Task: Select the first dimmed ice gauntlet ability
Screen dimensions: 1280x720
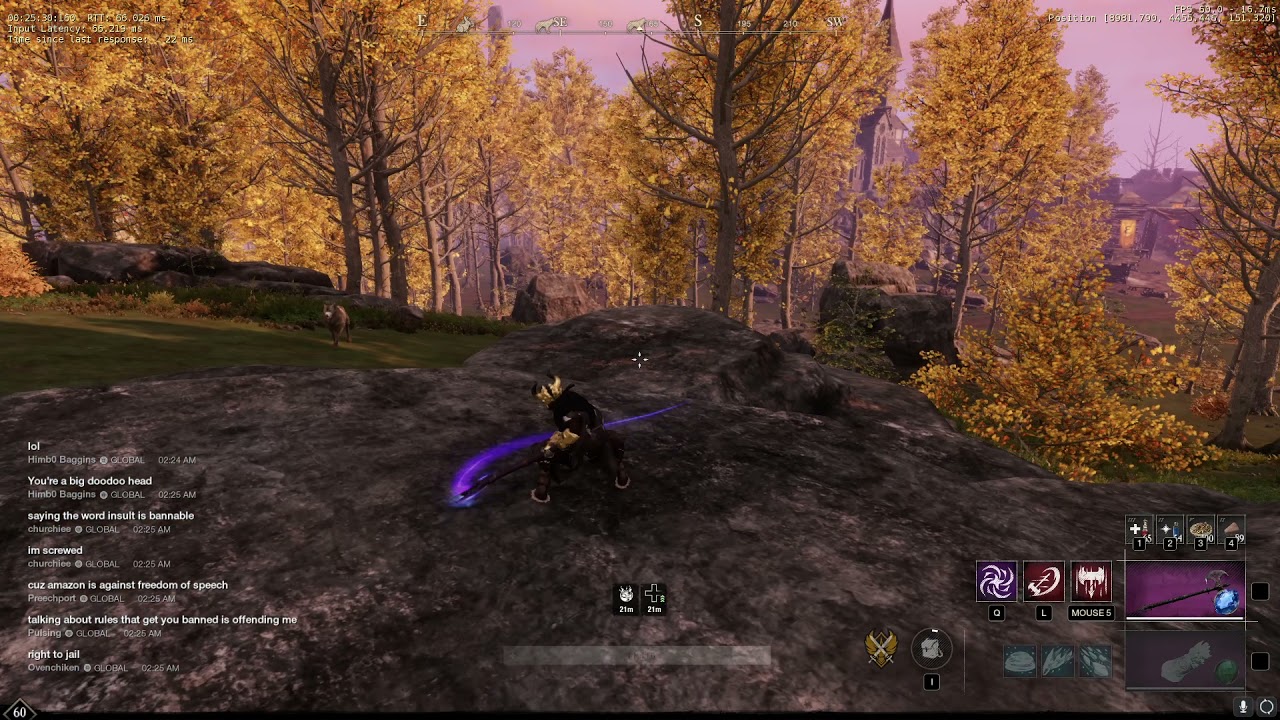Action: 1020,661
